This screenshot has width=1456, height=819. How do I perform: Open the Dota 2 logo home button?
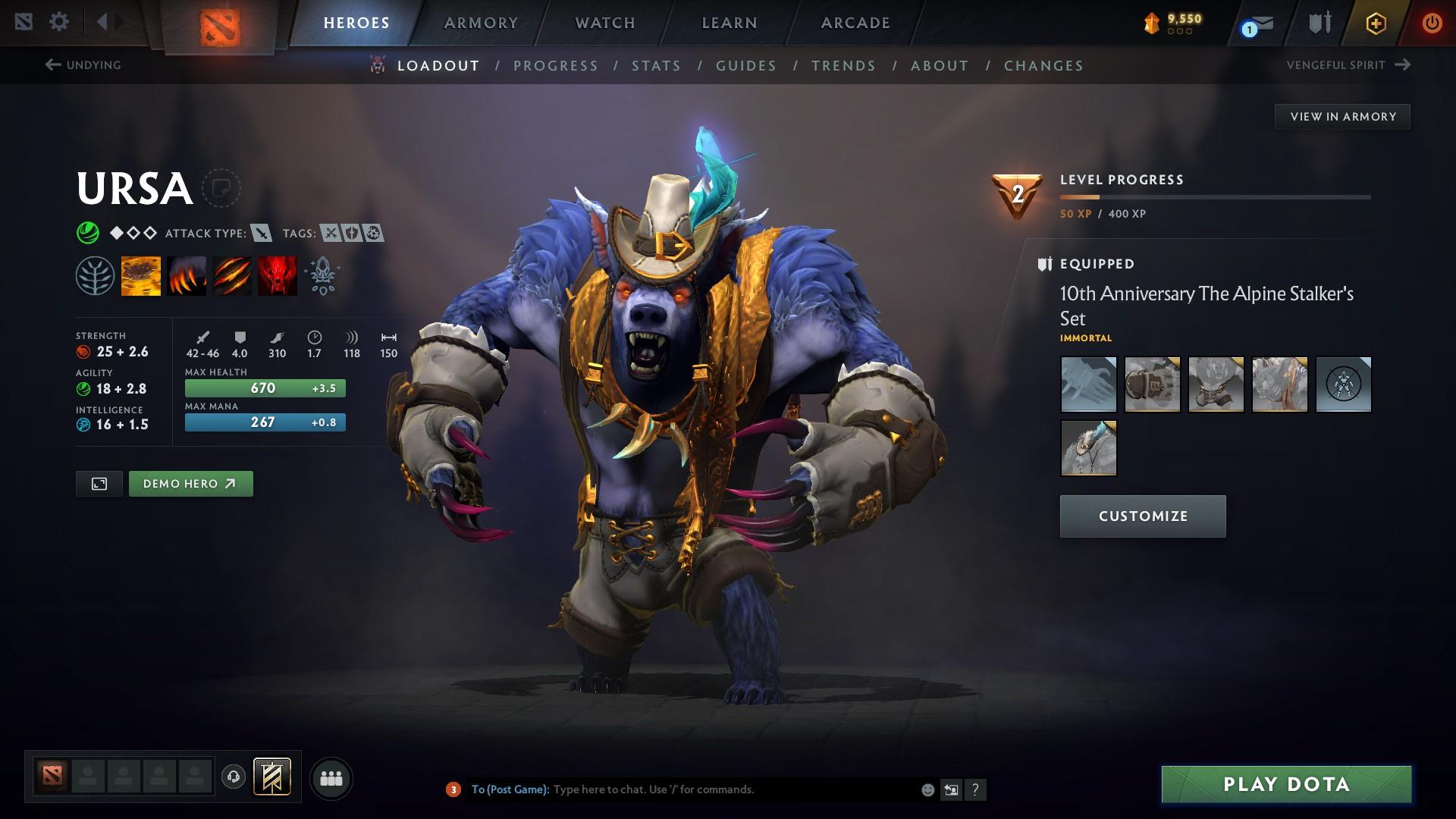click(219, 22)
